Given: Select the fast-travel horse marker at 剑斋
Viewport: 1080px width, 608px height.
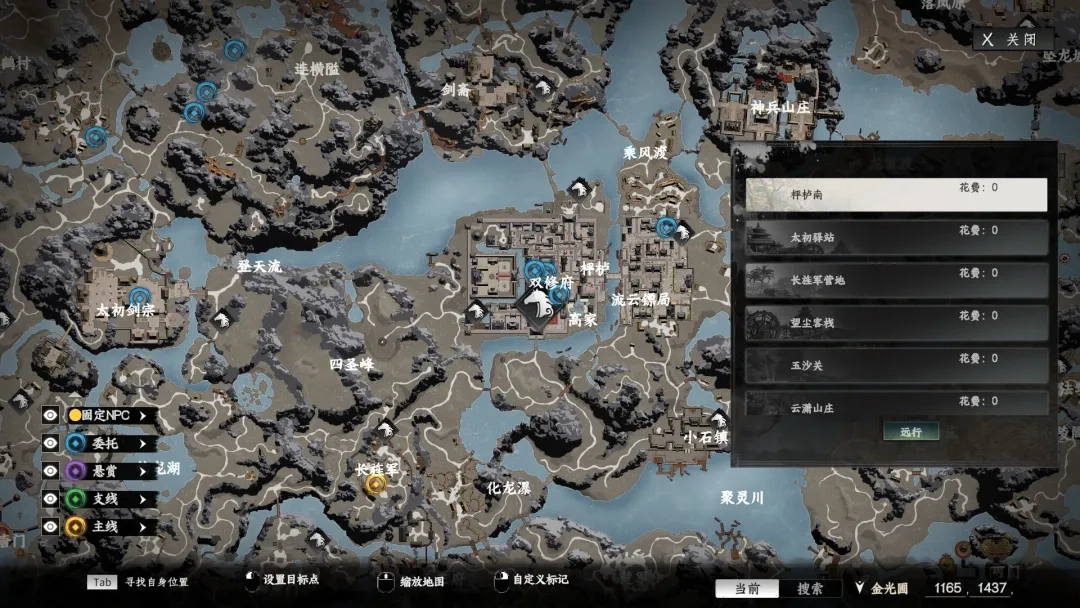Looking at the screenshot, I should pos(542,88).
